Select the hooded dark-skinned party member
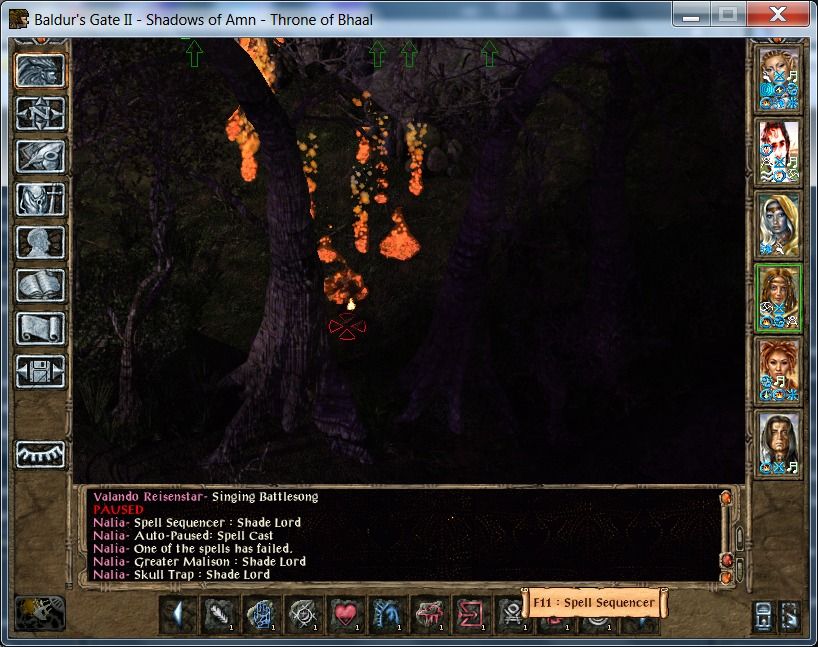The width and height of the screenshot is (818, 647). (x=778, y=224)
